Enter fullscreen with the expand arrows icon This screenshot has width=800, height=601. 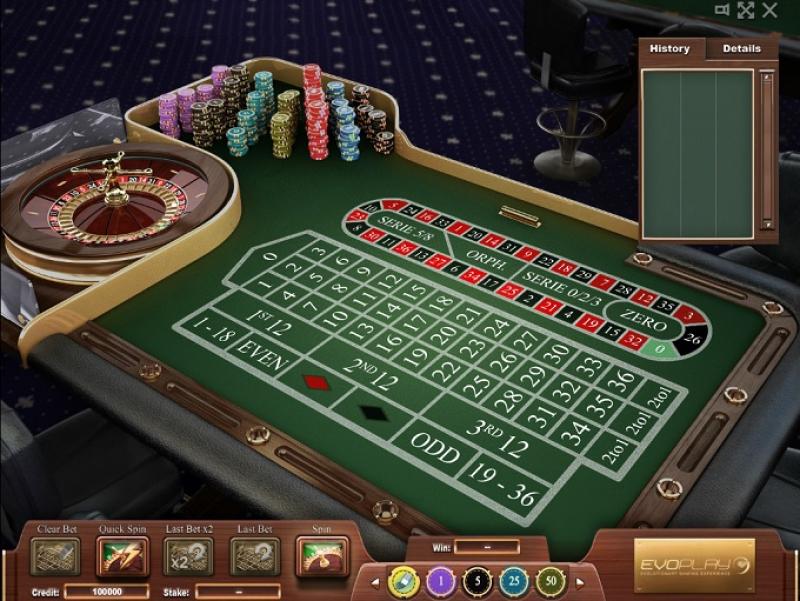[x=745, y=10]
